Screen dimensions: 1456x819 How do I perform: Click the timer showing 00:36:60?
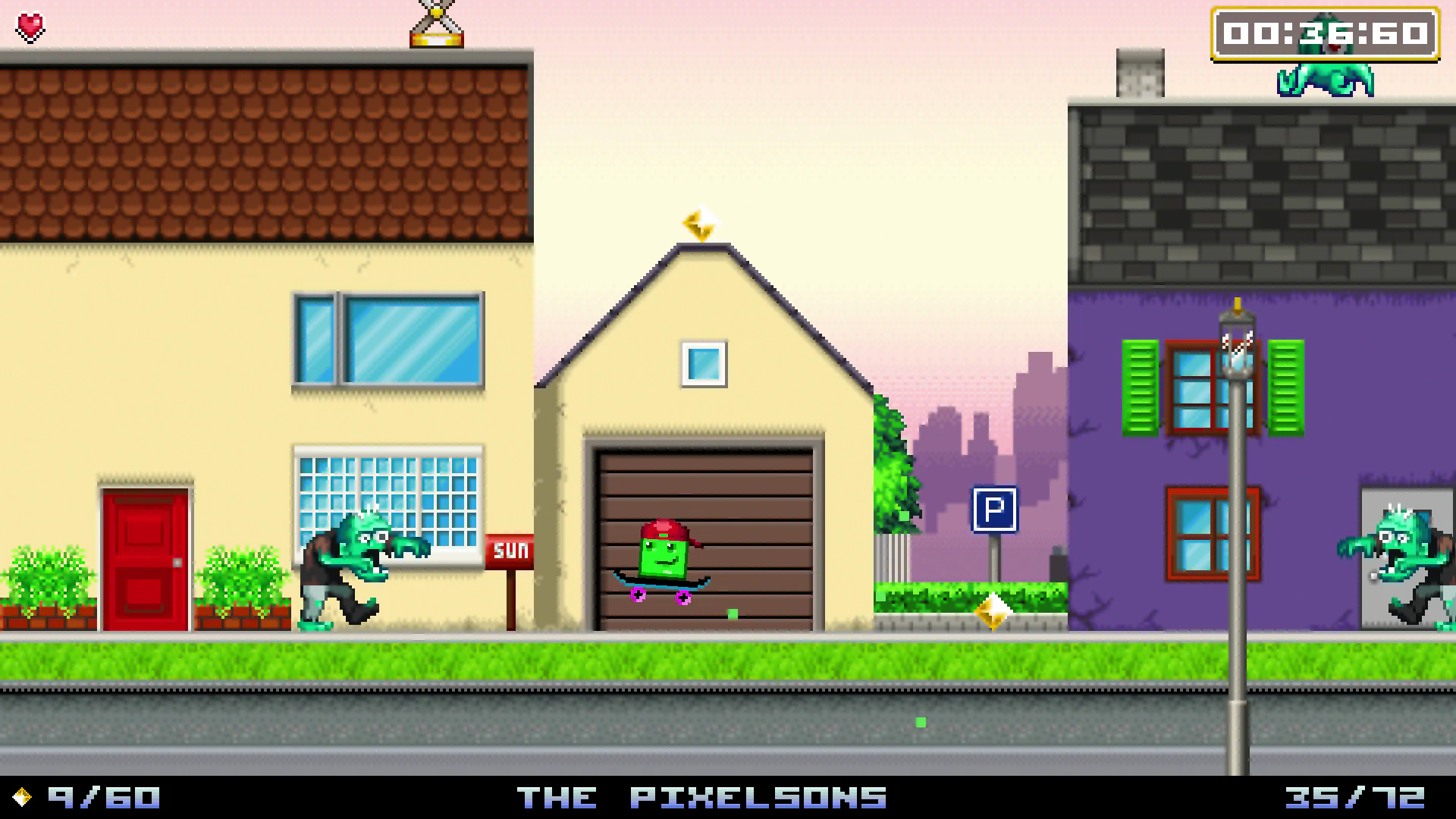[x=1326, y=33]
